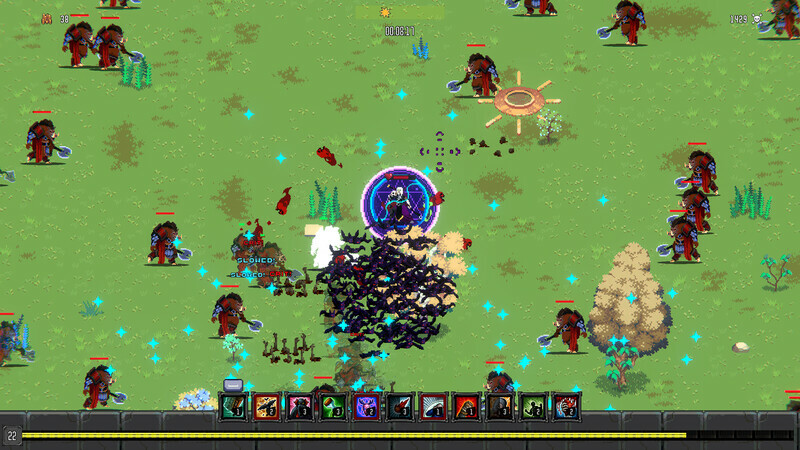
Task: Select the last red skill icon
Action: [566, 405]
